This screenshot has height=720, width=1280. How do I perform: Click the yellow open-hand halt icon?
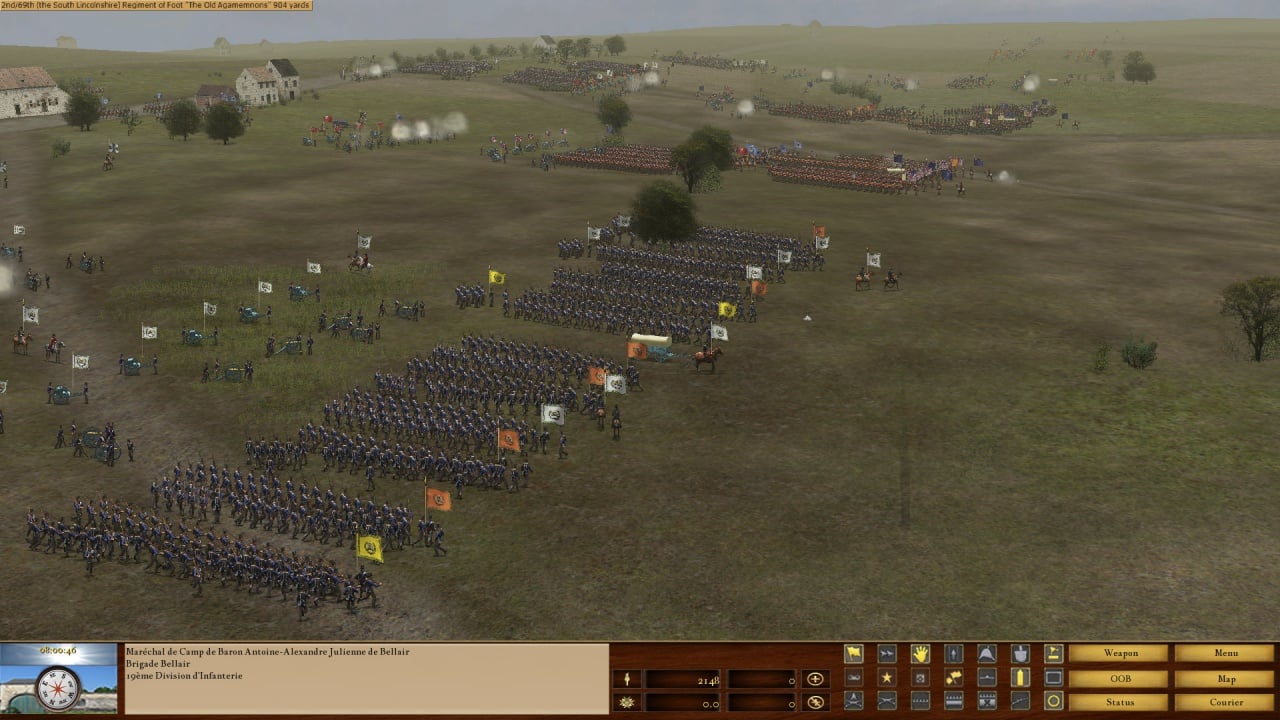pyautogui.click(x=920, y=653)
